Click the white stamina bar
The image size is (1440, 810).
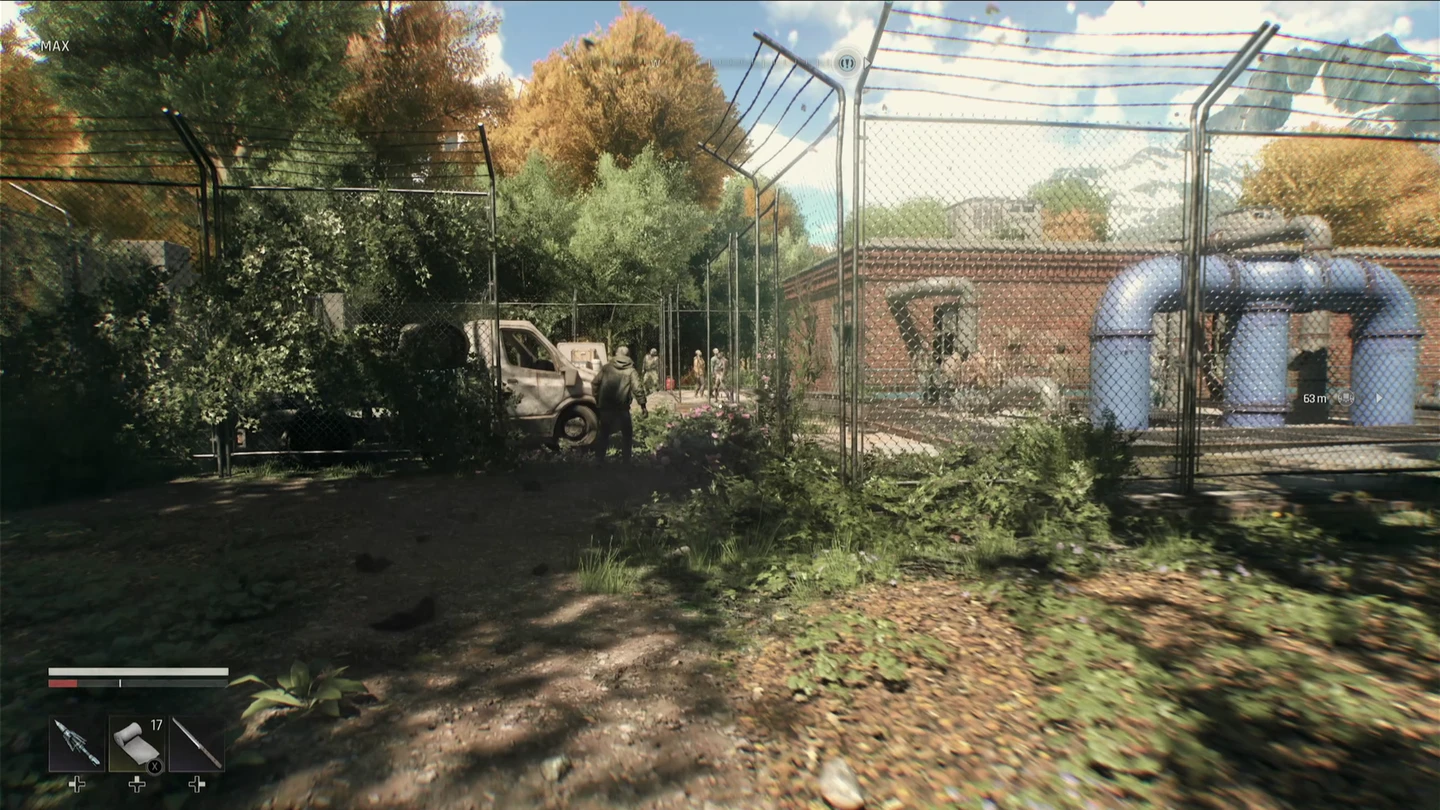pos(140,673)
